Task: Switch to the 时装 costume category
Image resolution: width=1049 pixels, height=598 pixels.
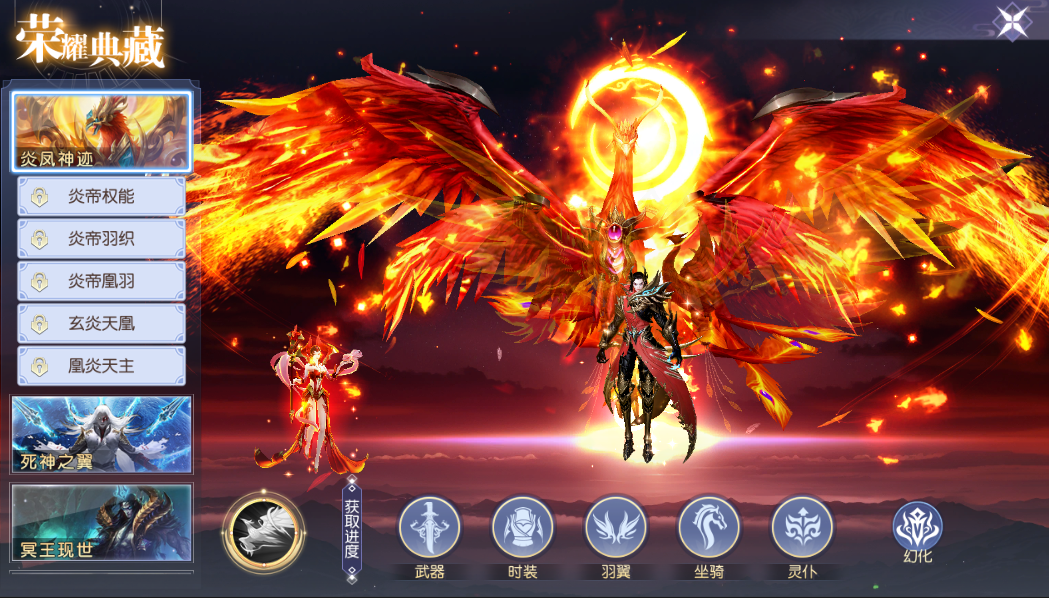Action: point(523,528)
